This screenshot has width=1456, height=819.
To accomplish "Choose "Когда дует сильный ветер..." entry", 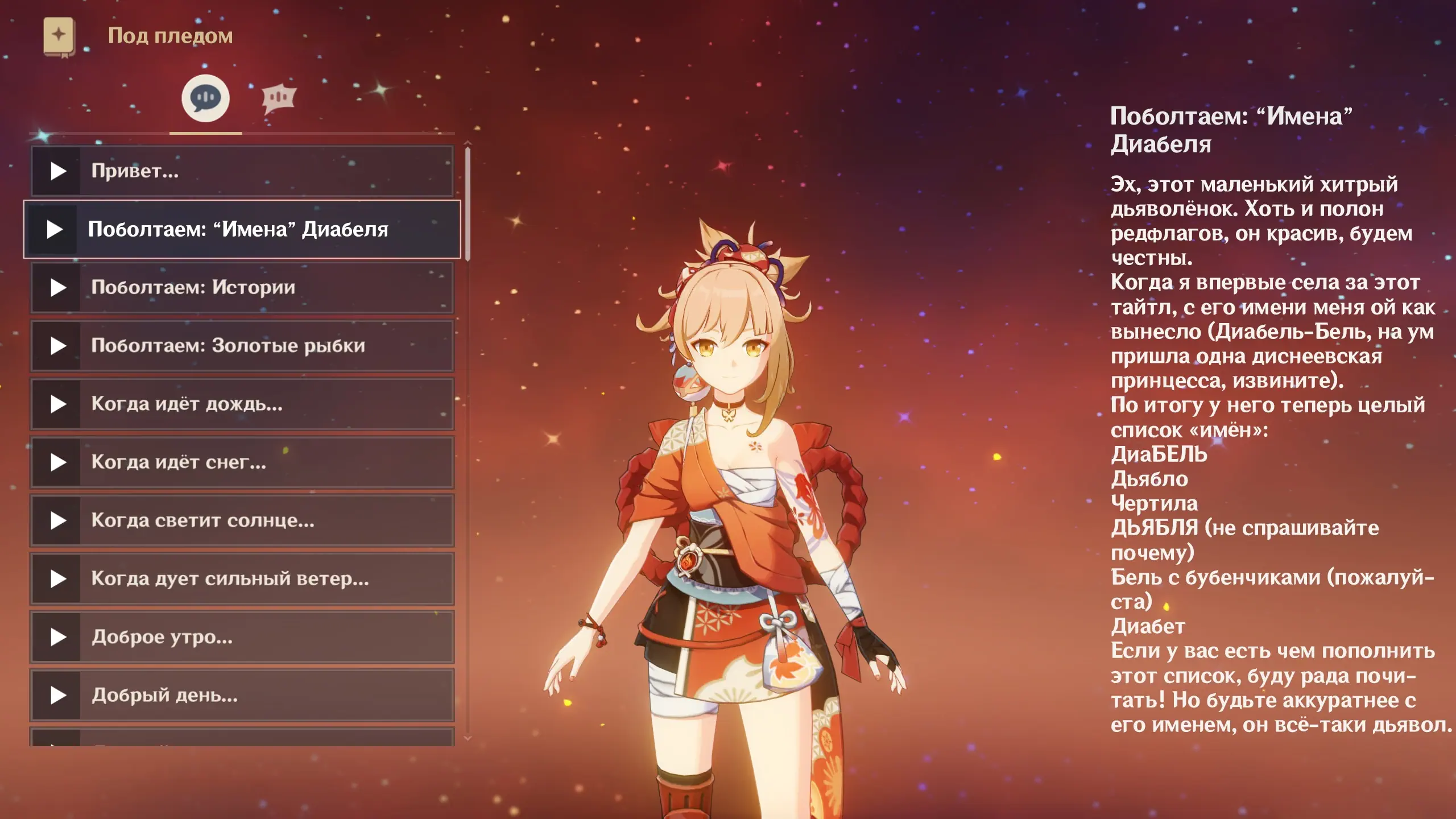I will [242, 579].
